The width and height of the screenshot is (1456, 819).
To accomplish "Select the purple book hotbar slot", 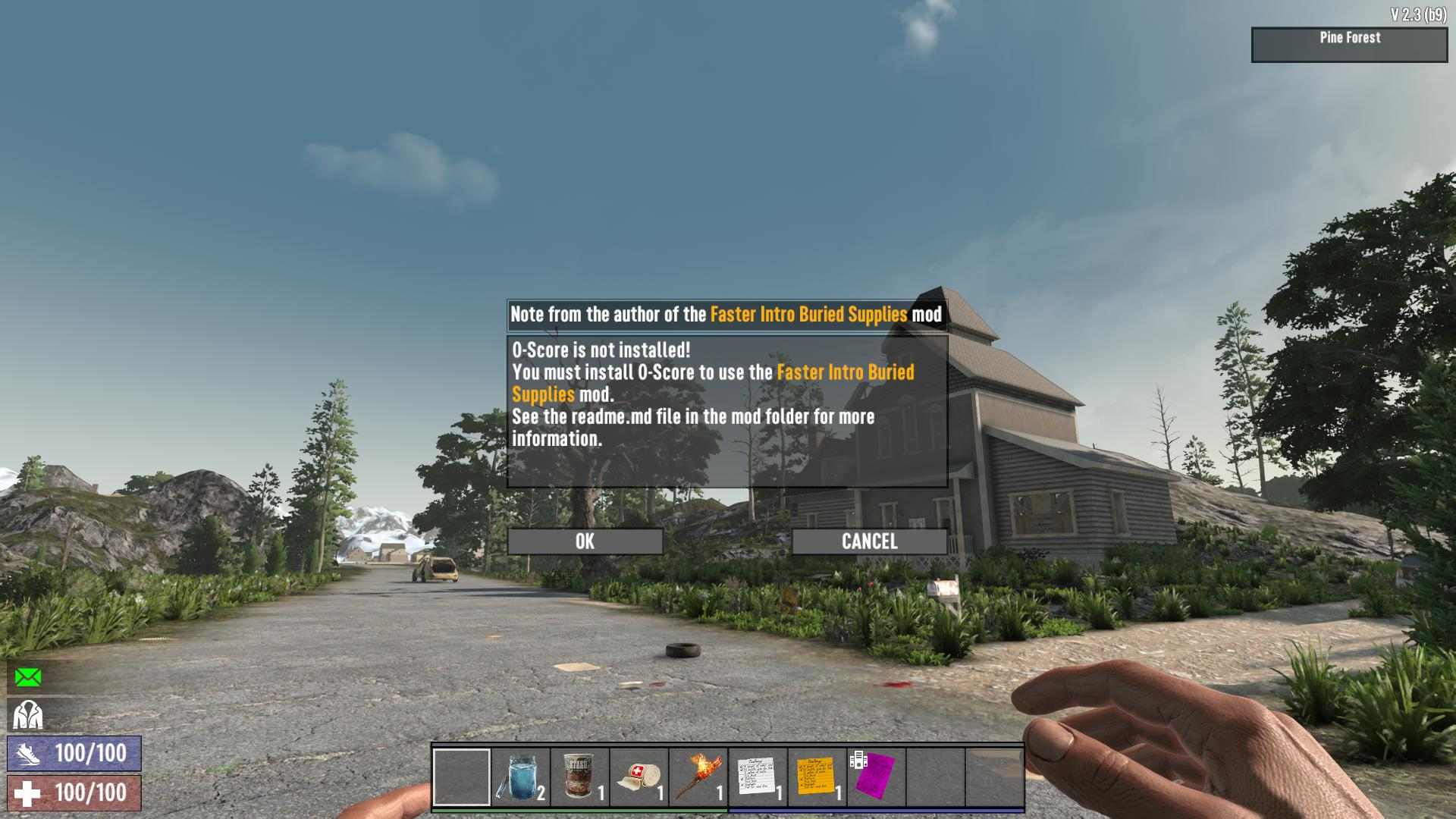I will [875, 777].
